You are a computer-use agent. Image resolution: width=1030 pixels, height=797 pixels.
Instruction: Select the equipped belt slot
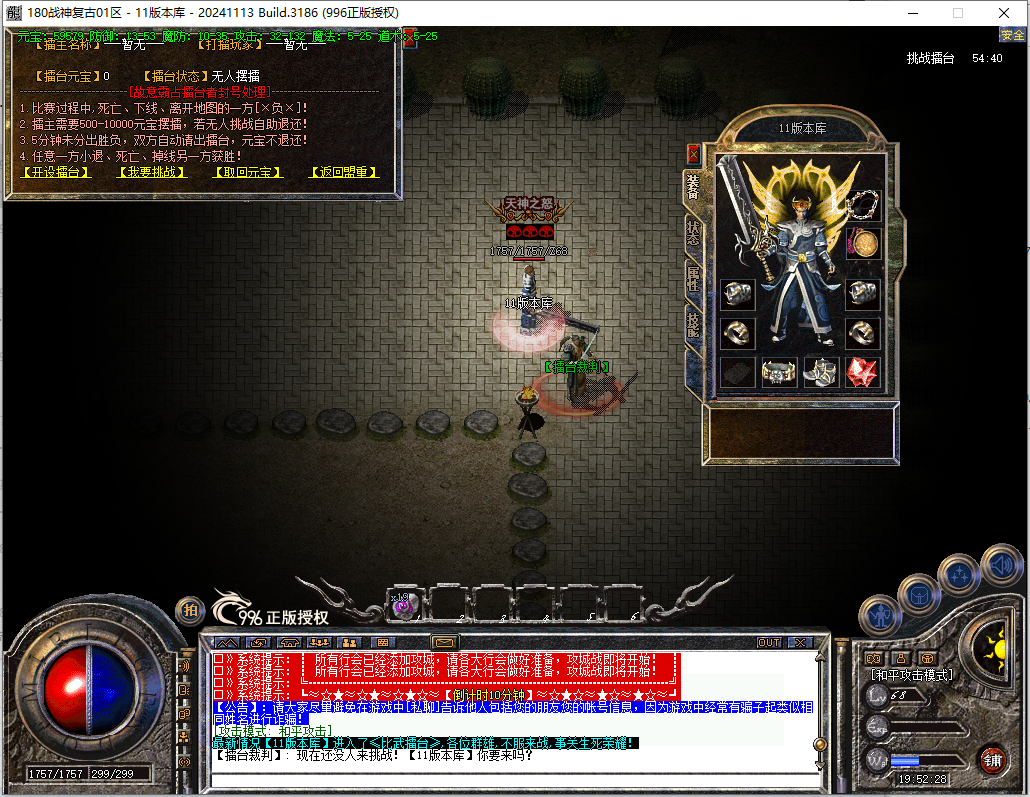(x=779, y=372)
